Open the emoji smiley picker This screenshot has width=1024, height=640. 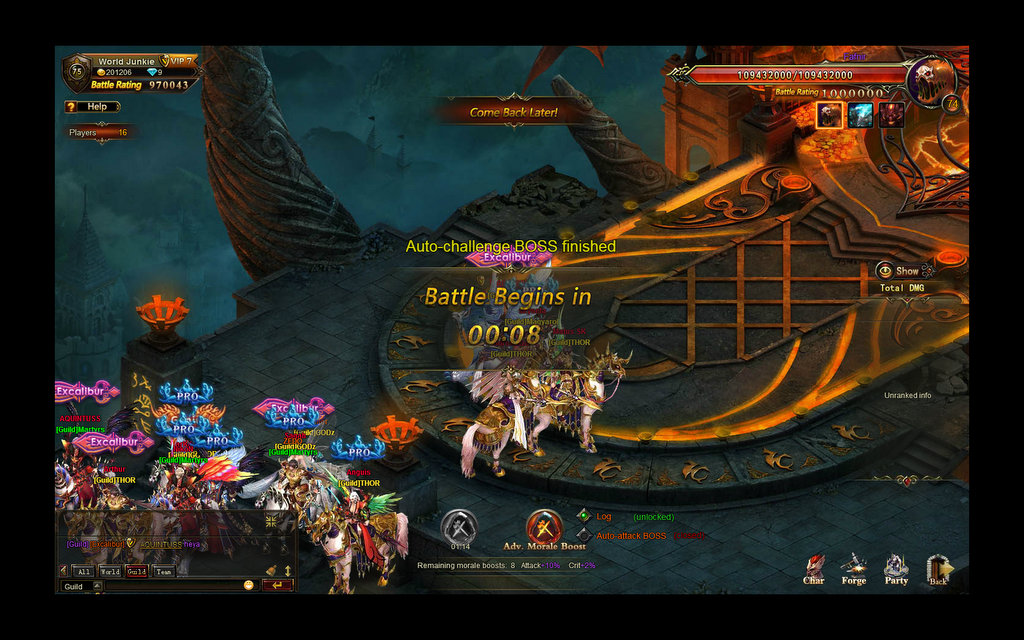(248, 585)
